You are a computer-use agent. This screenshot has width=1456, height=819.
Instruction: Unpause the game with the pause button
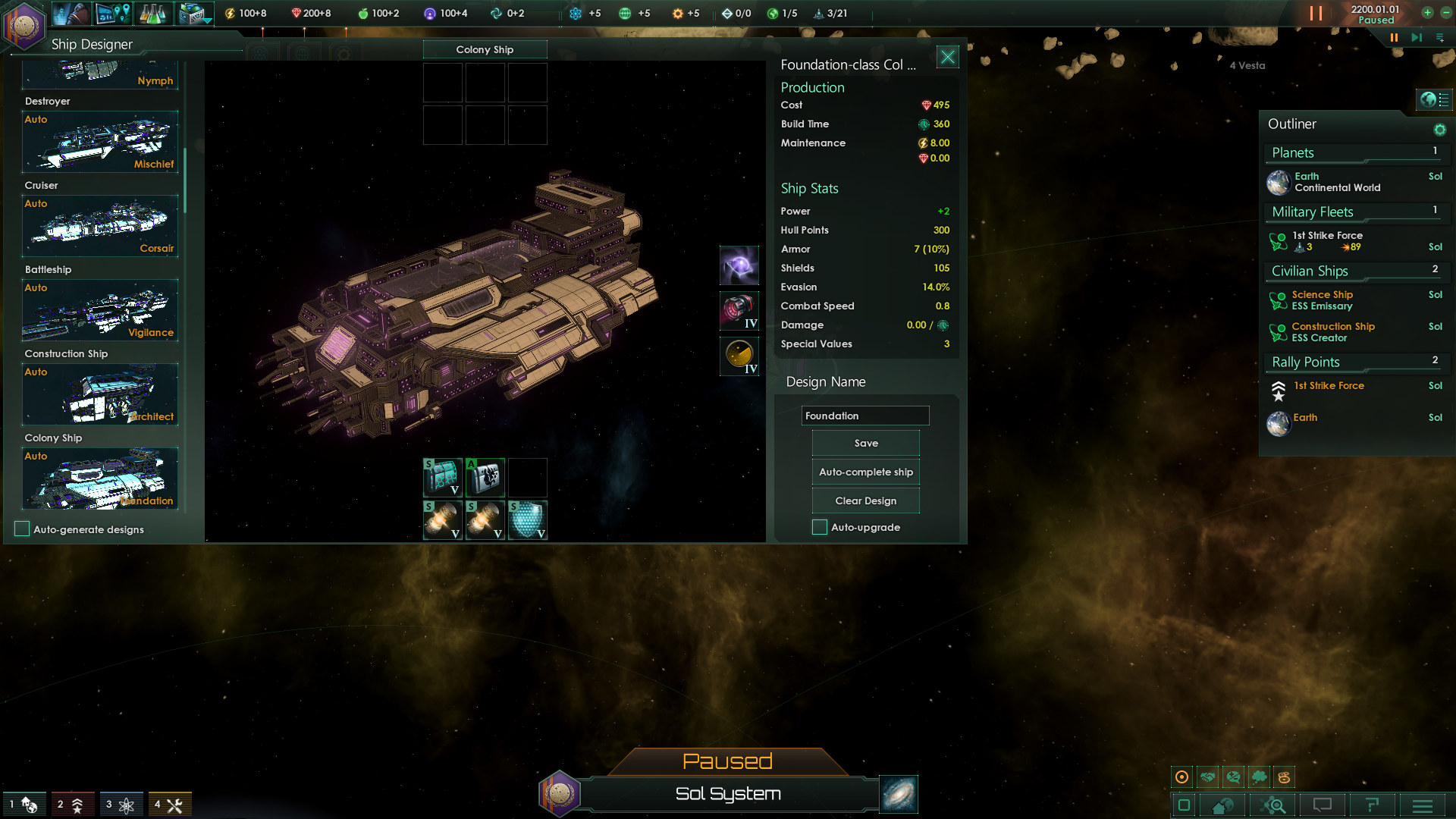[x=1393, y=37]
